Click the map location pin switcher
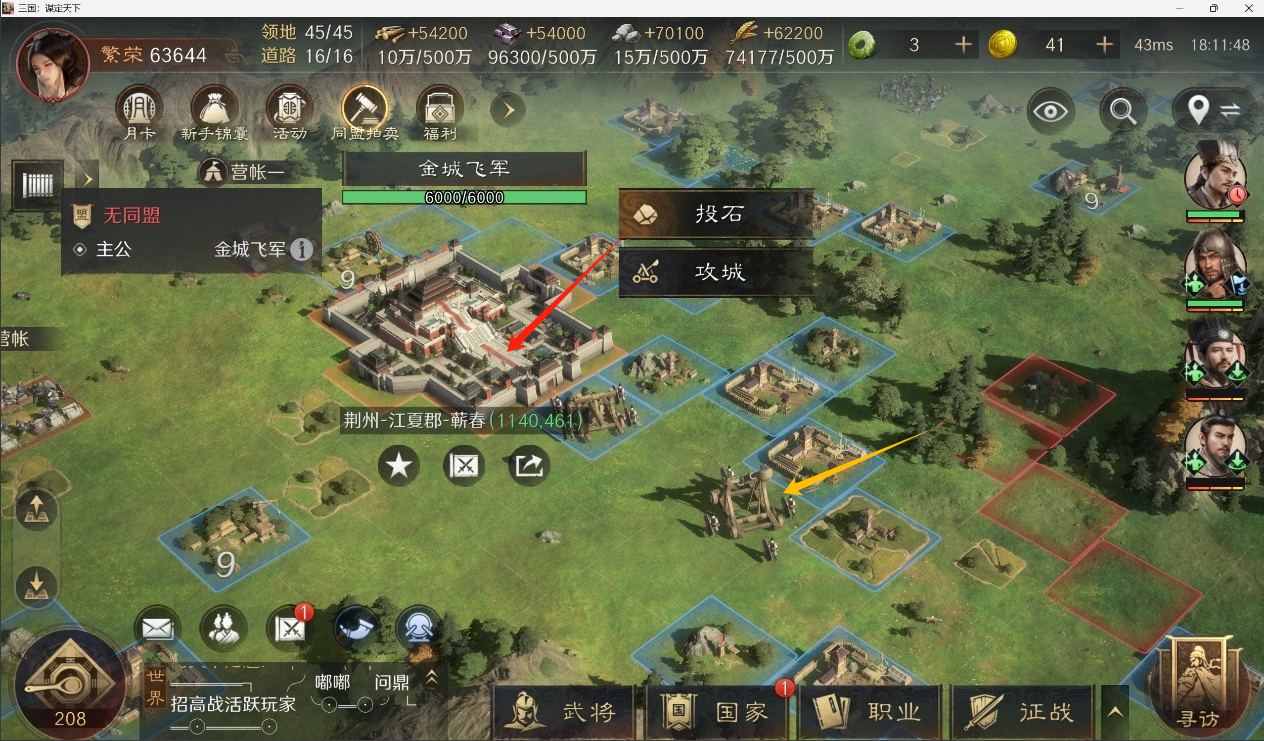 [1213, 110]
